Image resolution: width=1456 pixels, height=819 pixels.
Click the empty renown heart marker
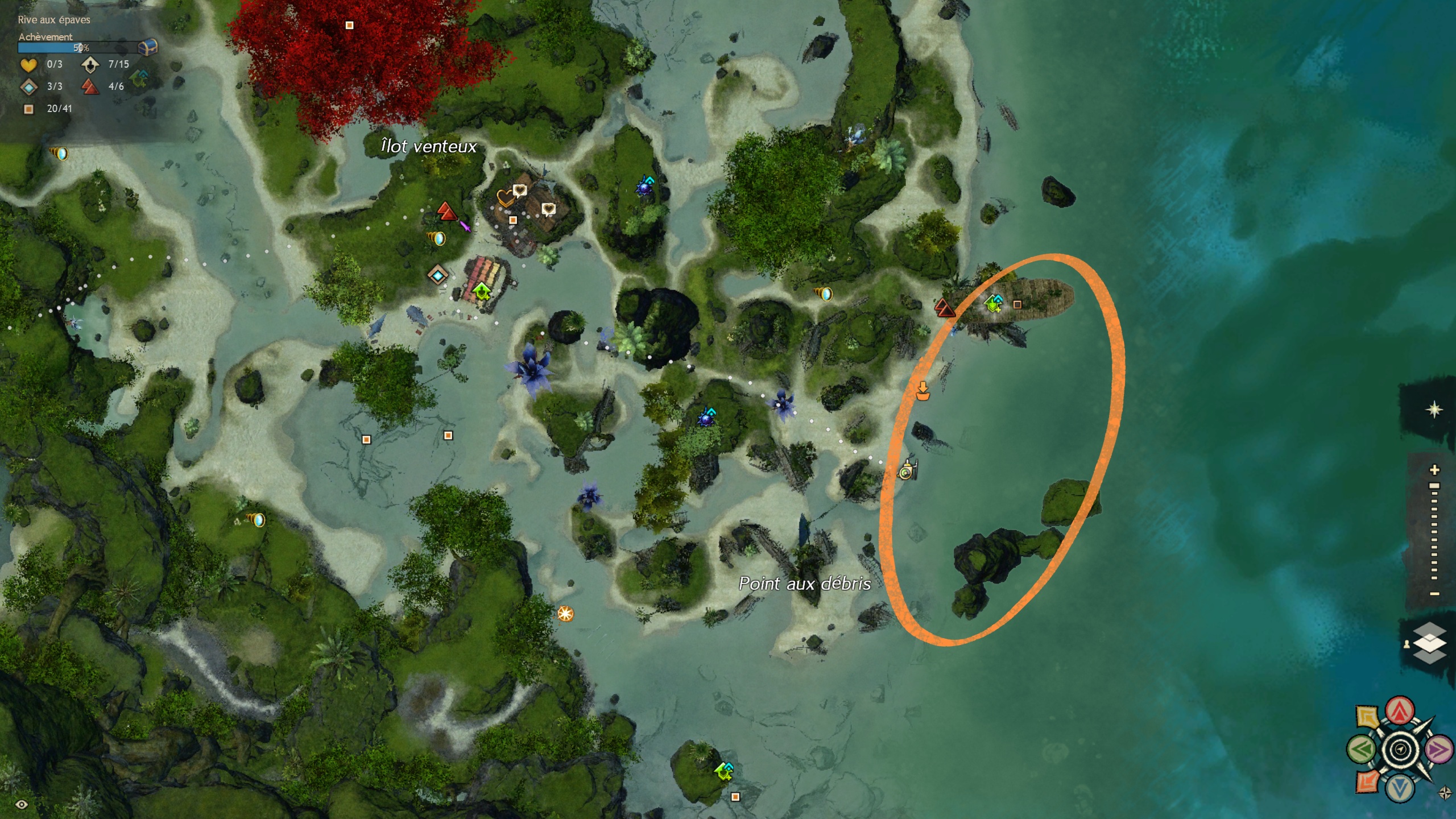point(504,198)
